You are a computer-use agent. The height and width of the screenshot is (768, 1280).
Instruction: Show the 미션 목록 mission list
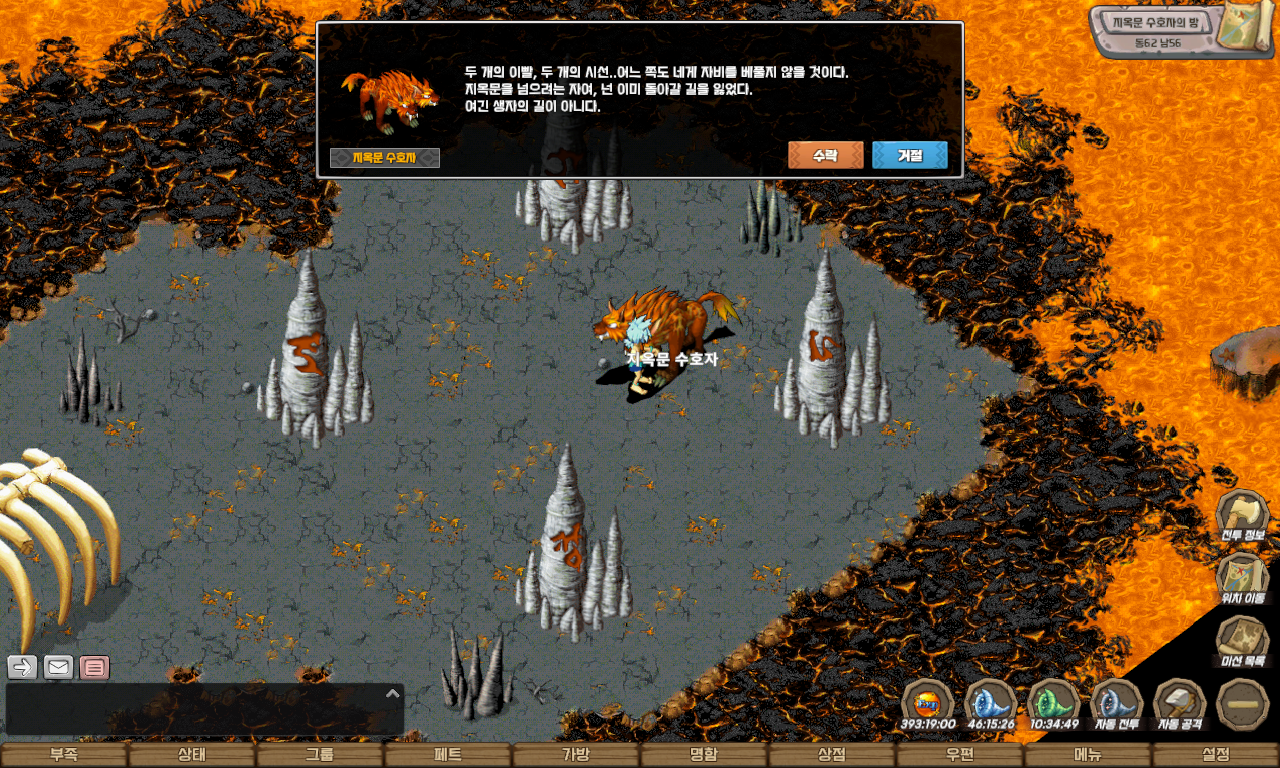1241,642
